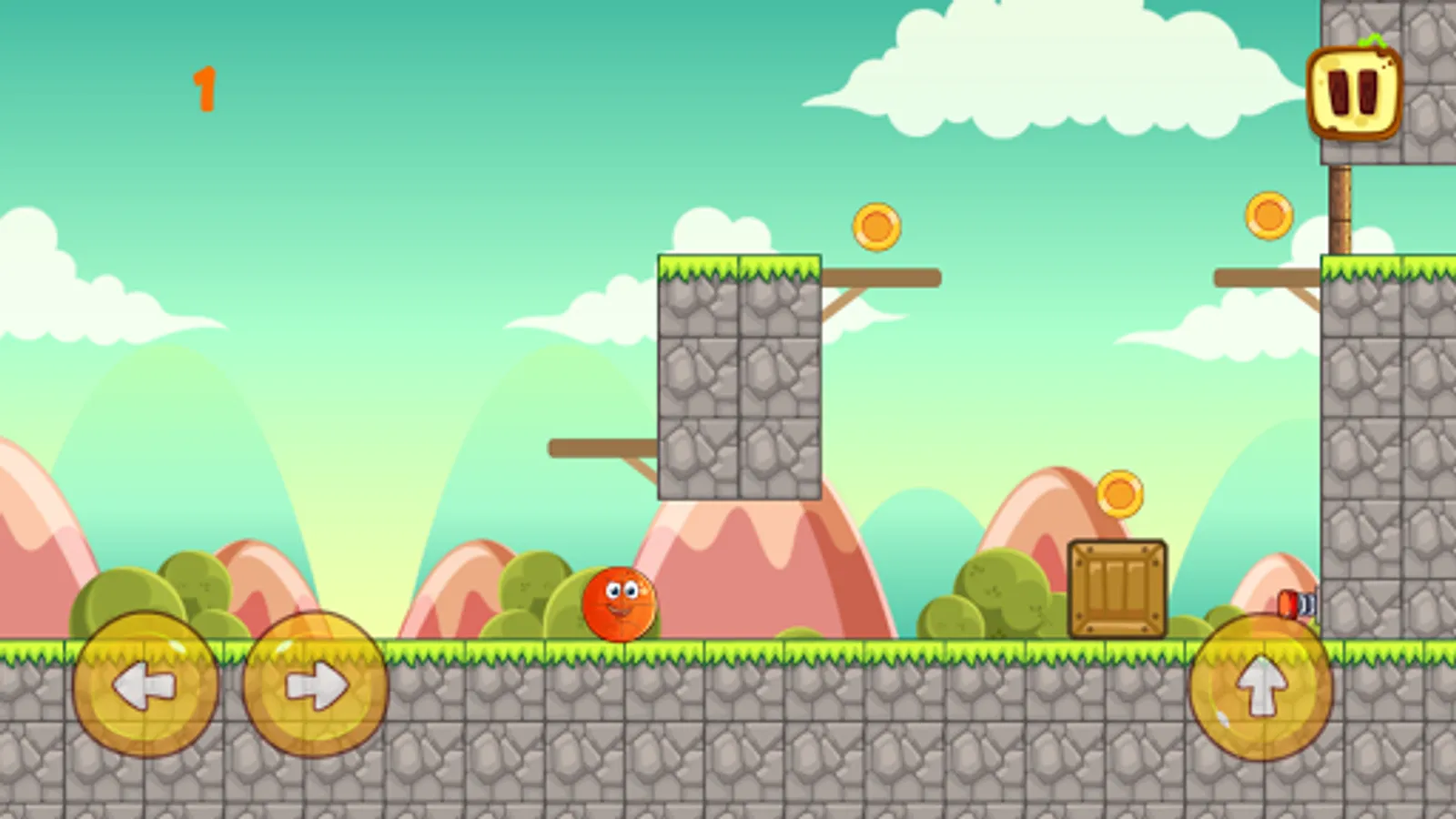The height and width of the screenshot is (819, 1456).
Task: Collect the coin floating above the crate
Action: click(1117, 491)
